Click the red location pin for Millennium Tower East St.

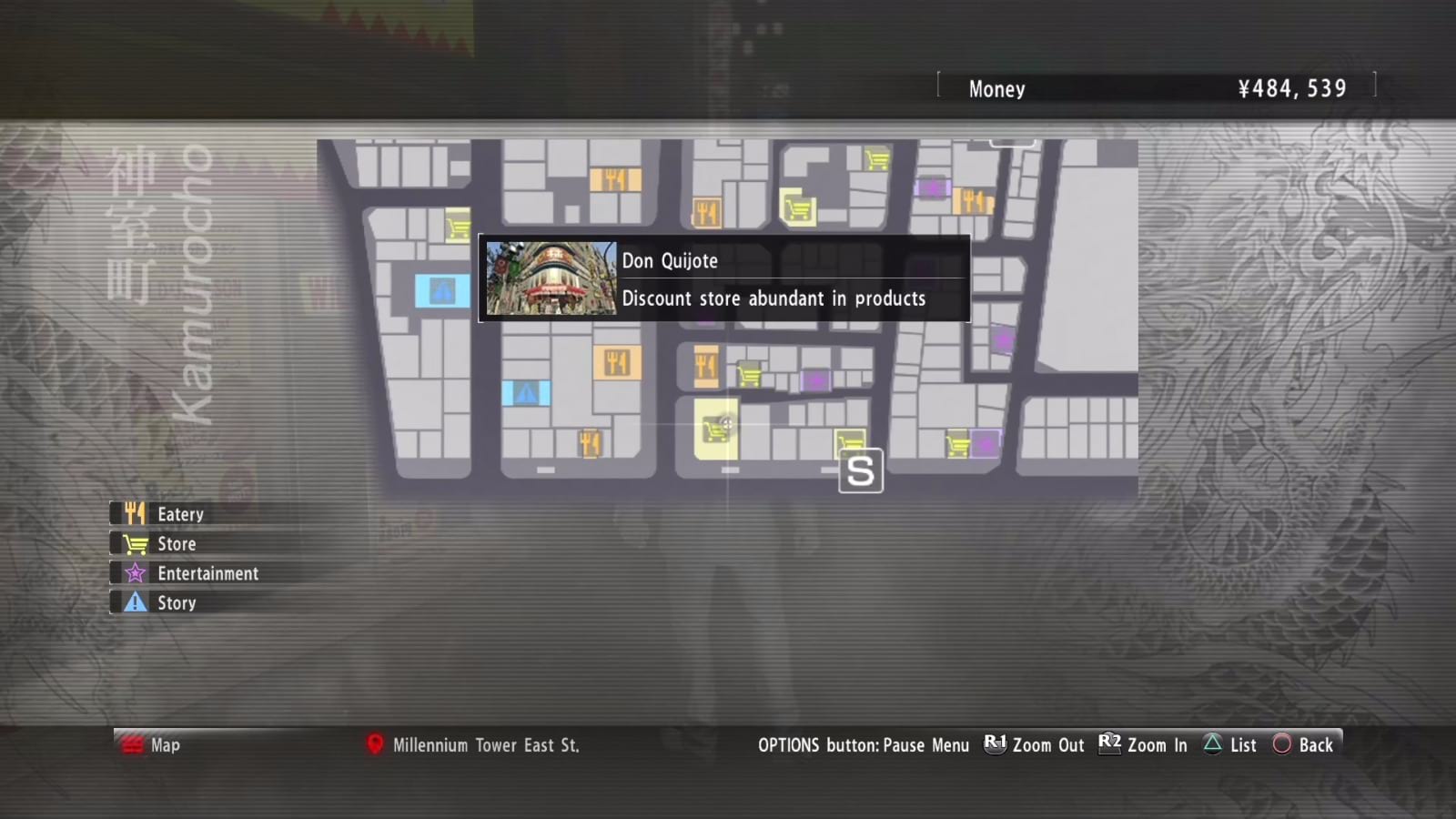[x=374, y=744]
